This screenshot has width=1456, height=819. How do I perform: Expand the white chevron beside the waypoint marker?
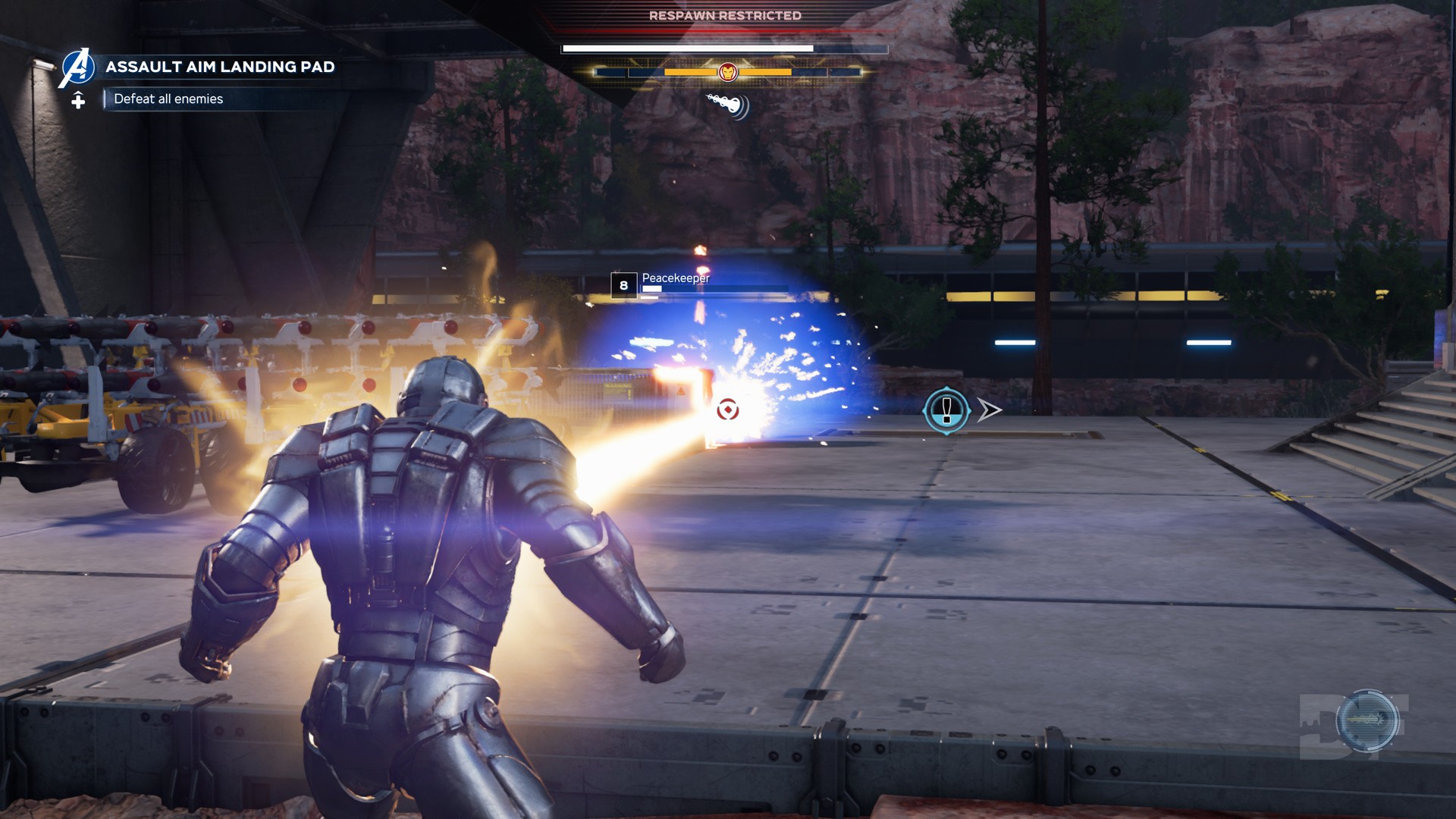pos(988,409)
